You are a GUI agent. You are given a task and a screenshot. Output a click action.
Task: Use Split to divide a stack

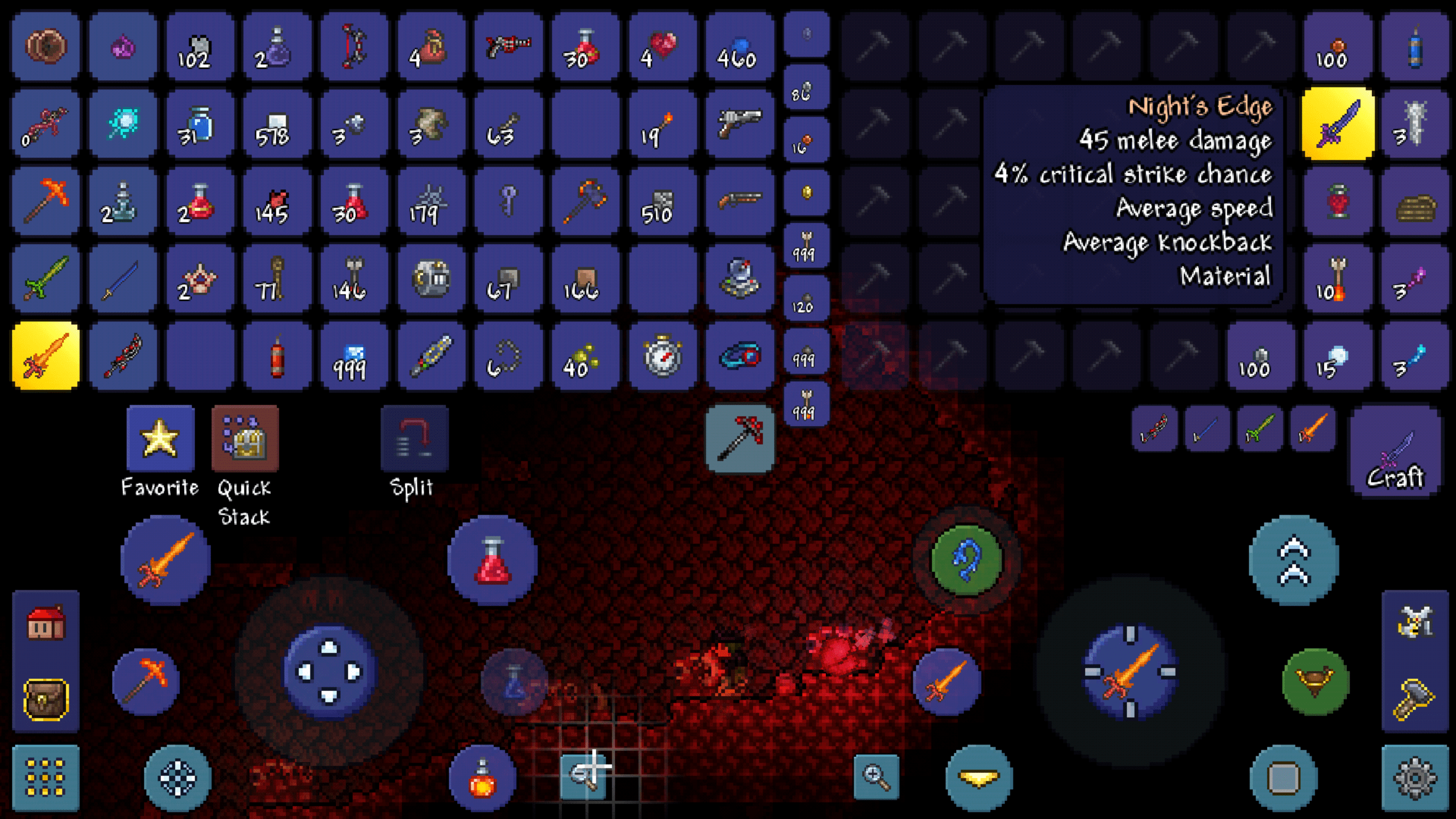[x=415, y=438]
